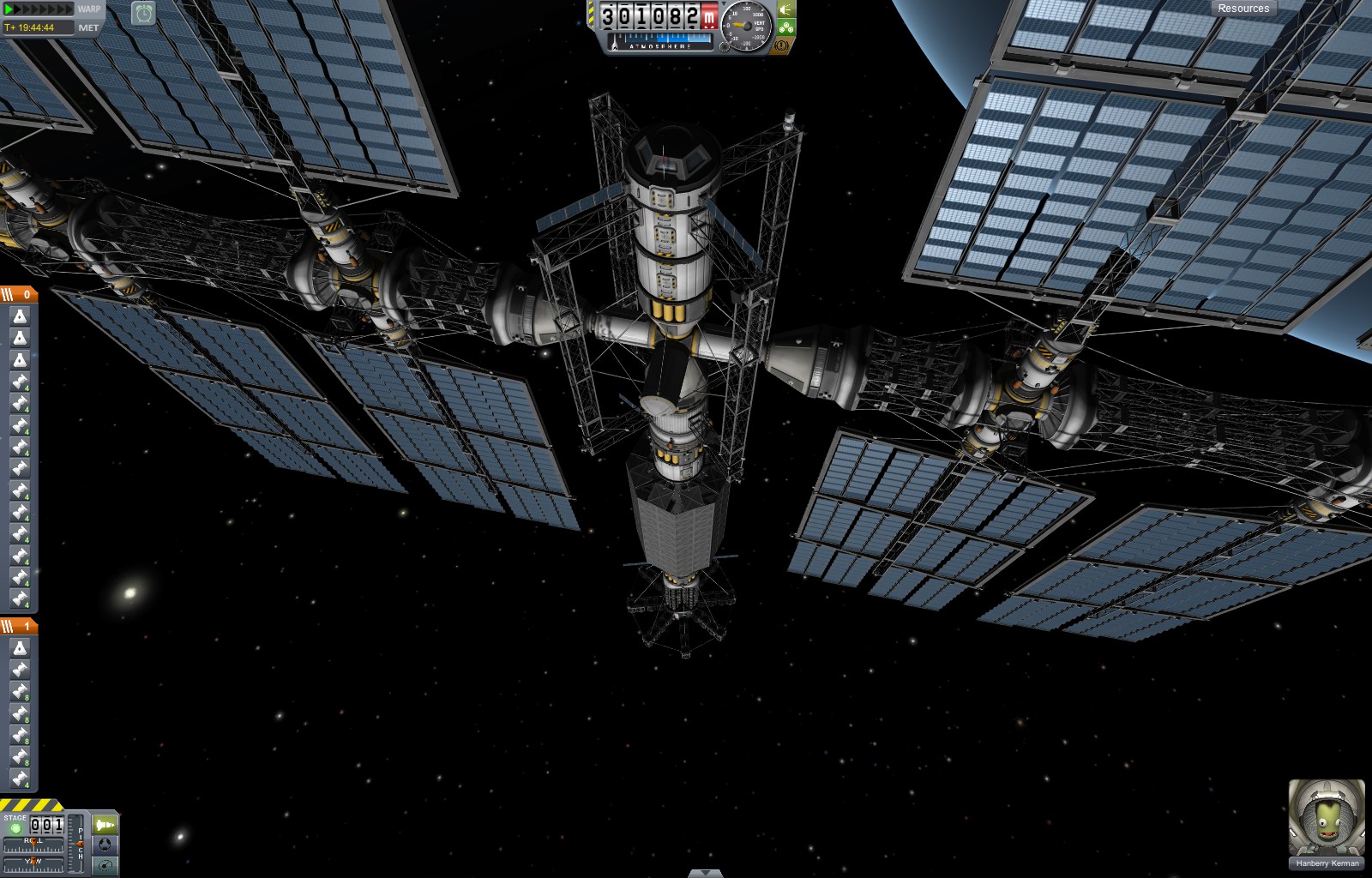Switch to staging mode with rocket icon
Viewport: 1372px width, 878px height.
point(105,825)
